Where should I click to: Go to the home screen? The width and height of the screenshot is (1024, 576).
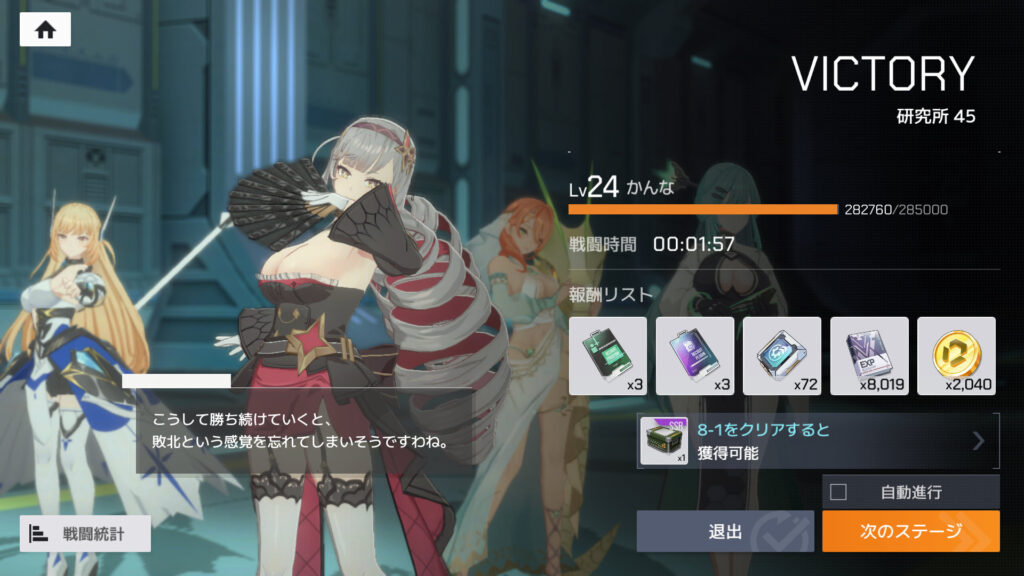pyautogui.click(x=45, y=30)
